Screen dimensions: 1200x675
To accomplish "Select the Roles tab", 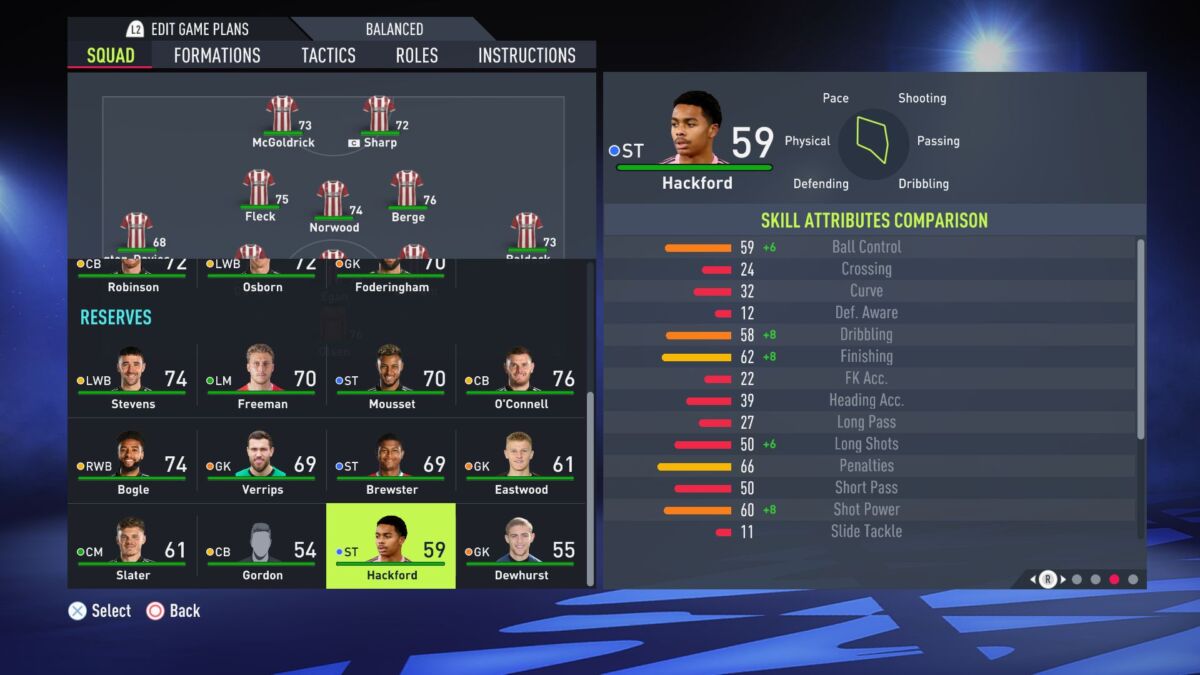I will pos(416,55).
